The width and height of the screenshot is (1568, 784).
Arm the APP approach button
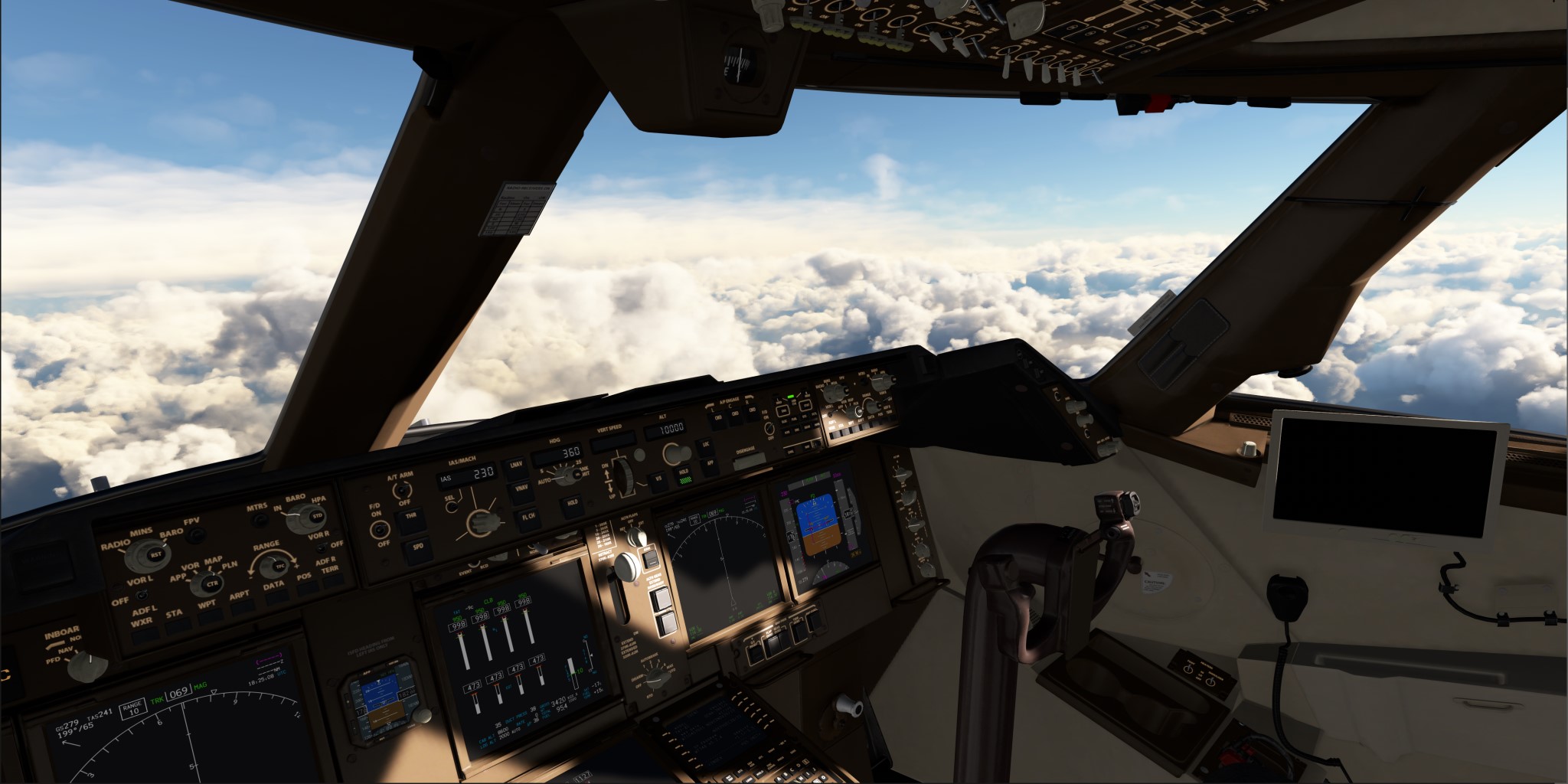point(710,462)
